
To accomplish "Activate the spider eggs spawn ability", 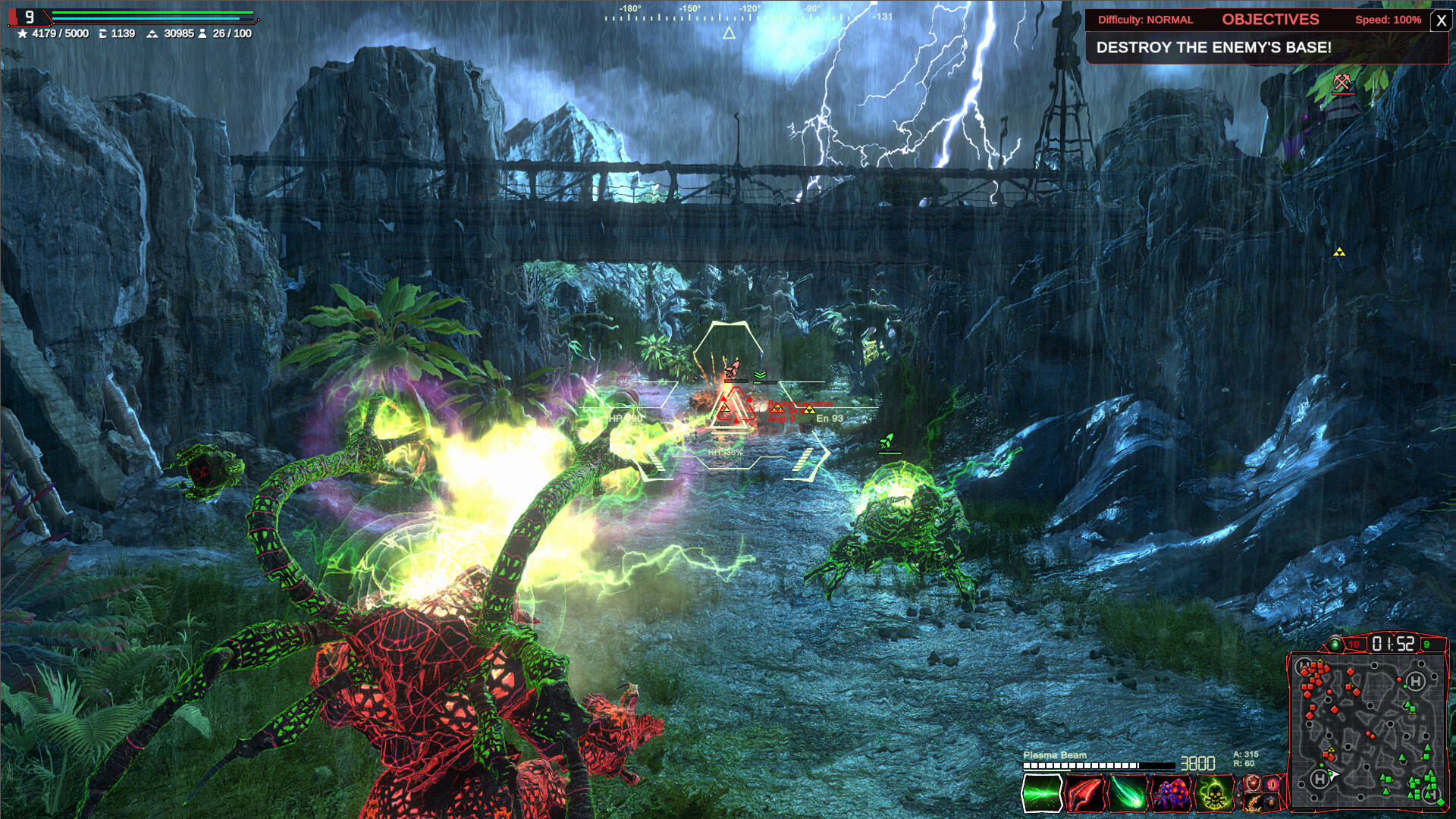I will click(1172, 793).
